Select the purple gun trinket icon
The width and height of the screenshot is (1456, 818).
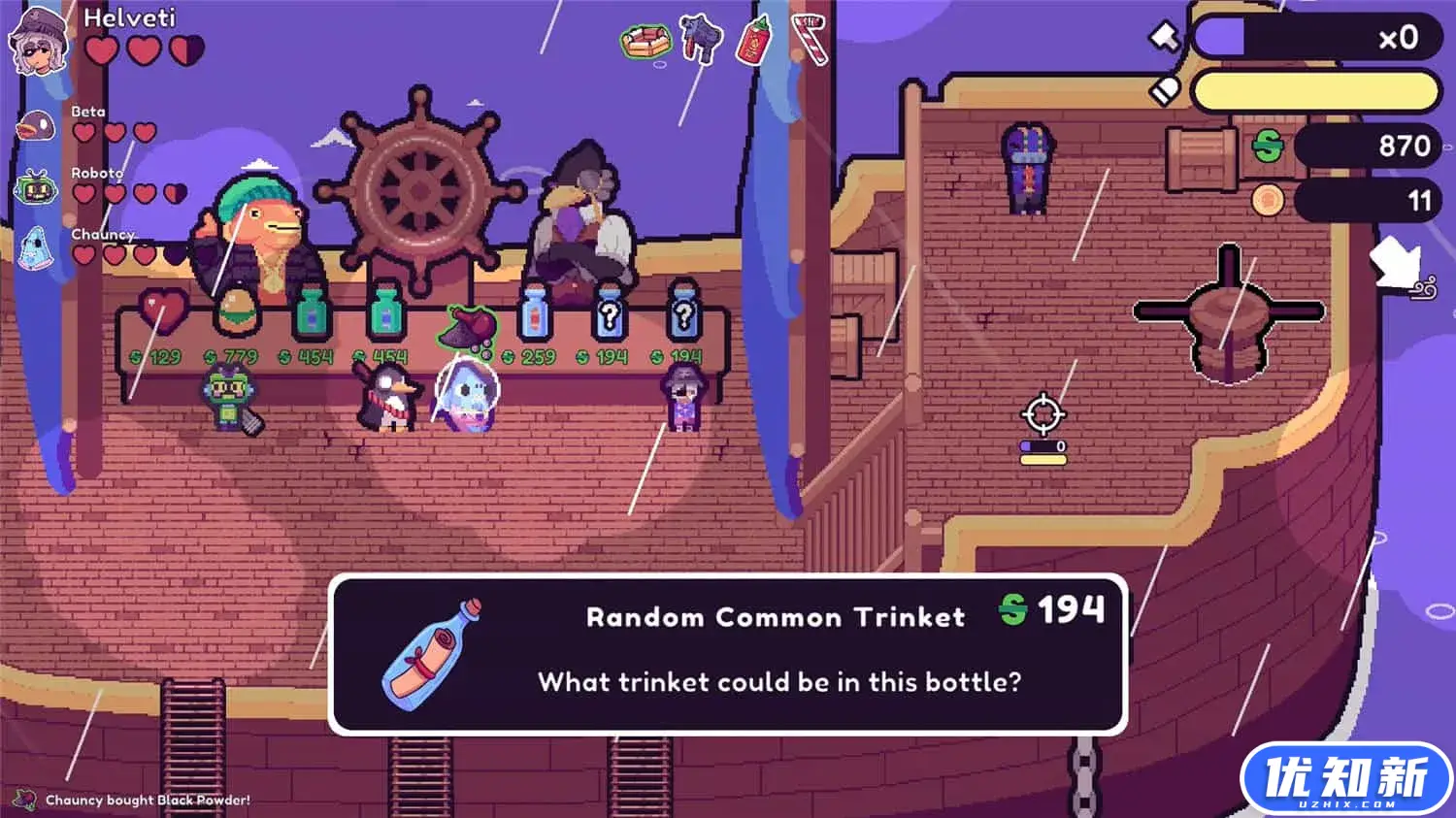[x=700, y=38]
